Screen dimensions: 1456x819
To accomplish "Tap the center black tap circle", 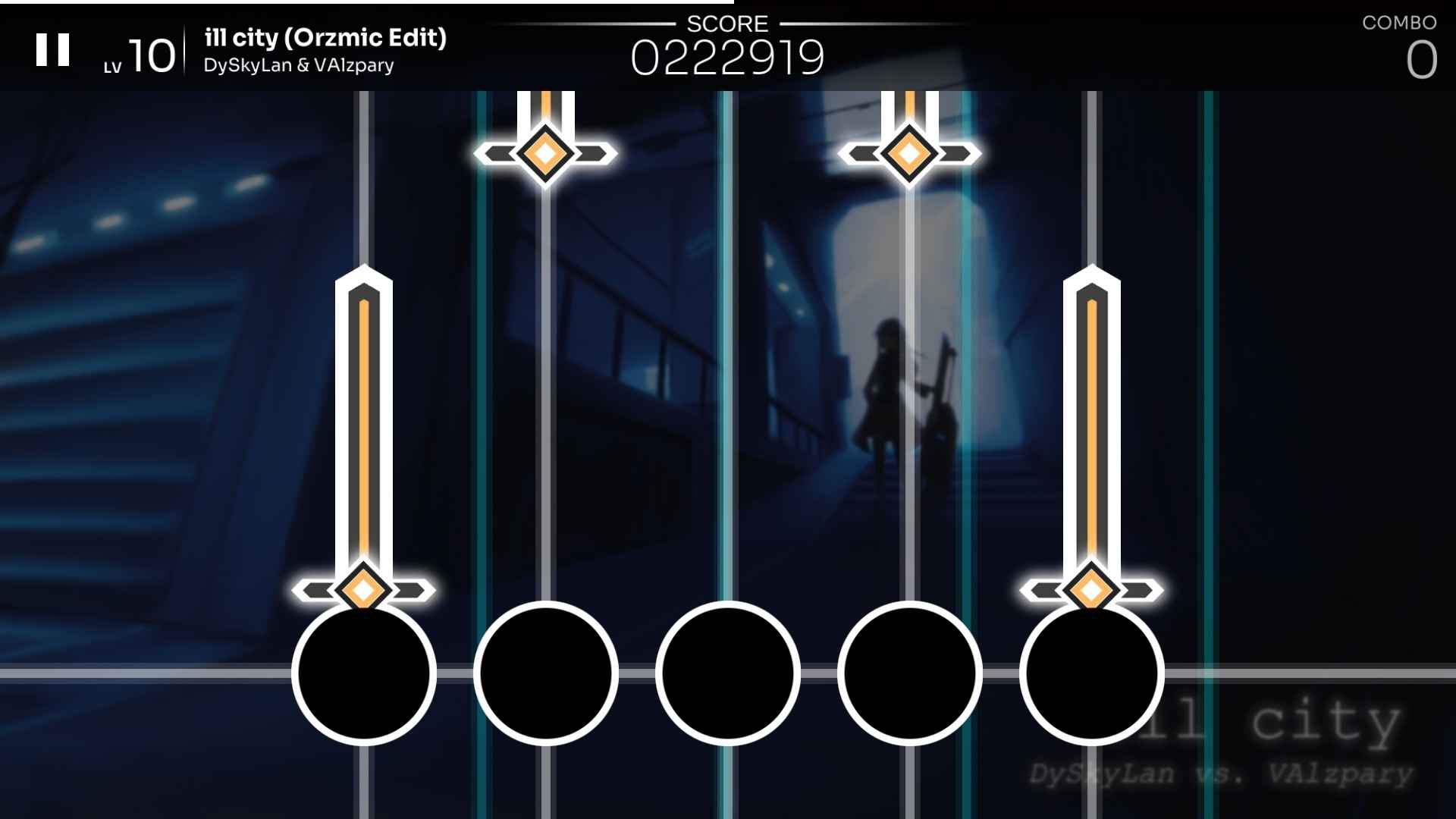I will (726, 673).
